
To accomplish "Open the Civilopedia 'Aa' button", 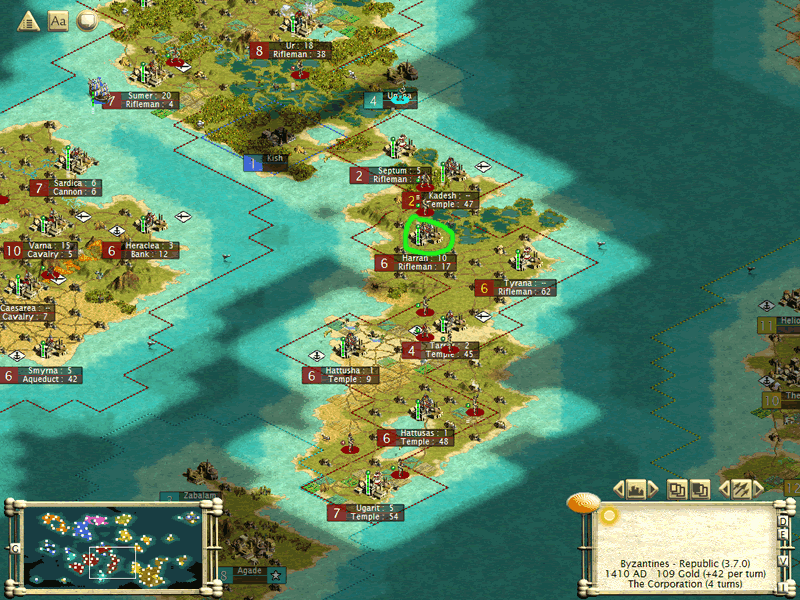I will 58,20.
